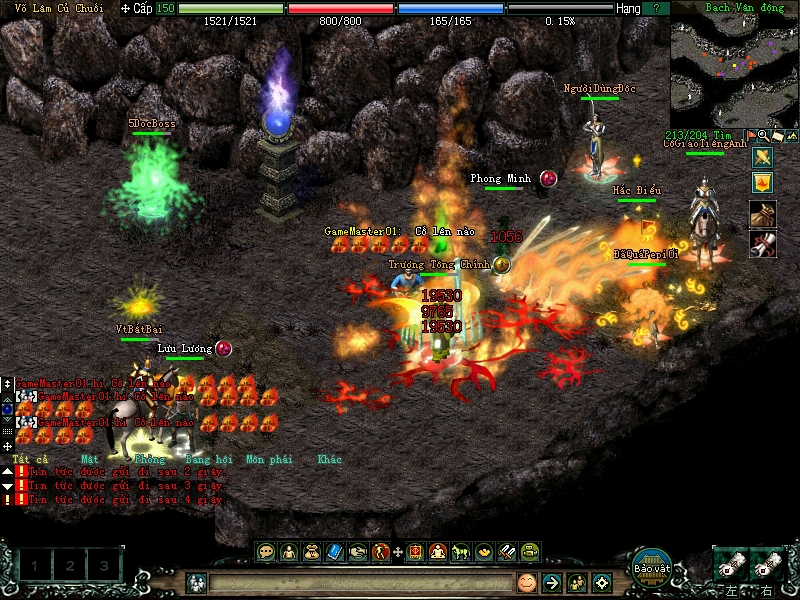Viewport: 800px width, 600px height.
Task: Open the Khác chat tab
Action: click(x=329, y=460)
